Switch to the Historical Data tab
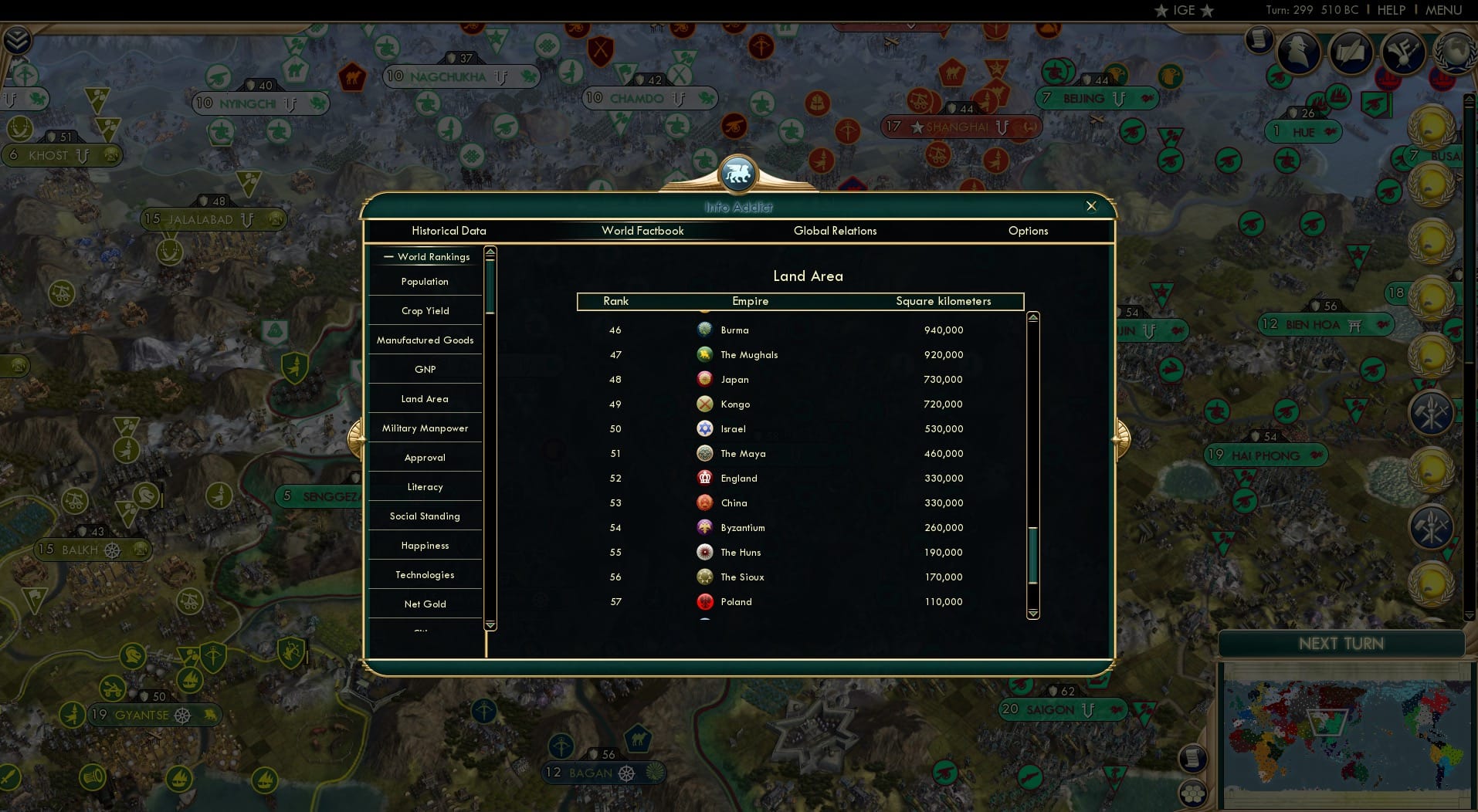Screen dimensions: 1478x812 [449, 231]
